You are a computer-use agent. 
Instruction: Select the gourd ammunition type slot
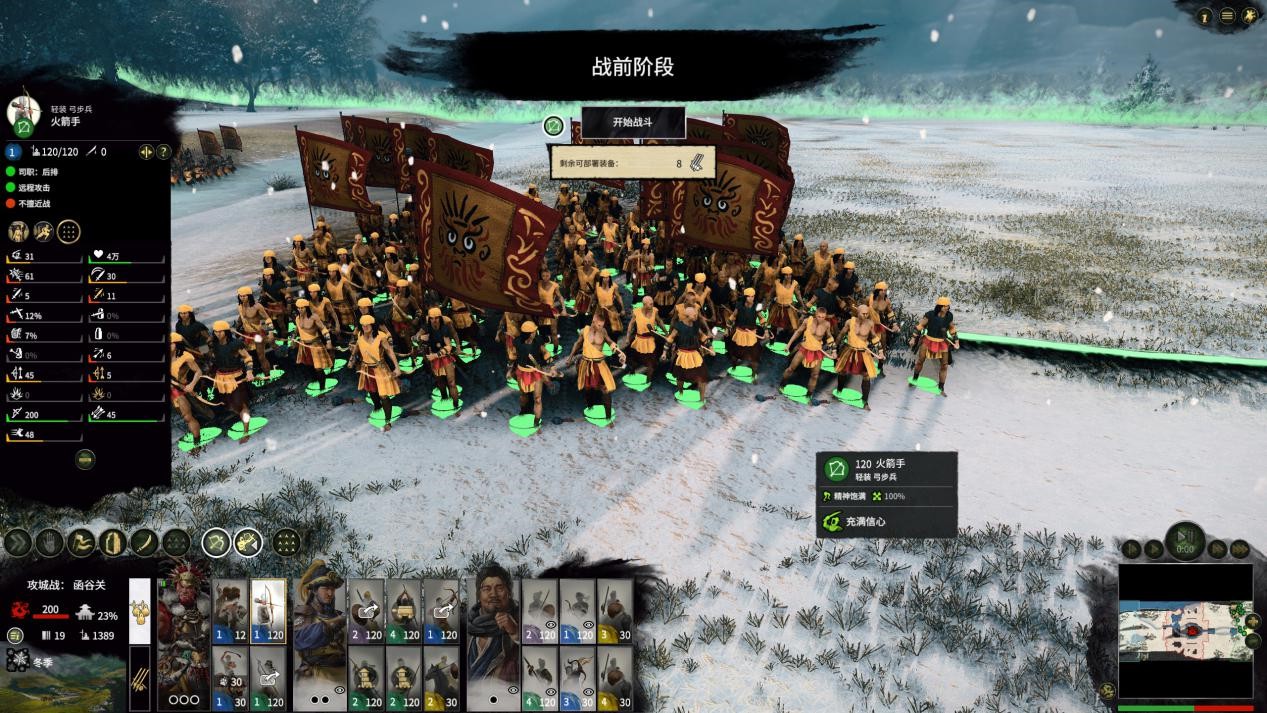pos(140,609)
